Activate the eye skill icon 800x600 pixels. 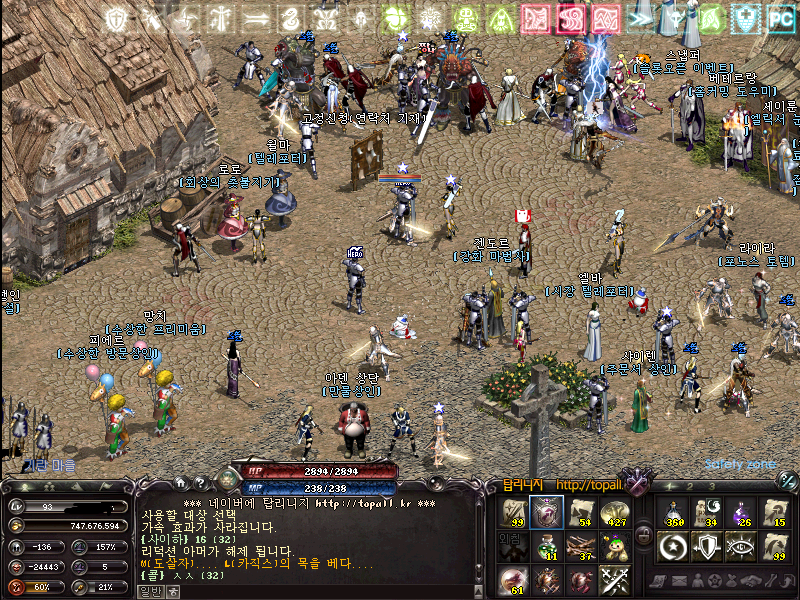pyautogui.click(x=742, y=546)
